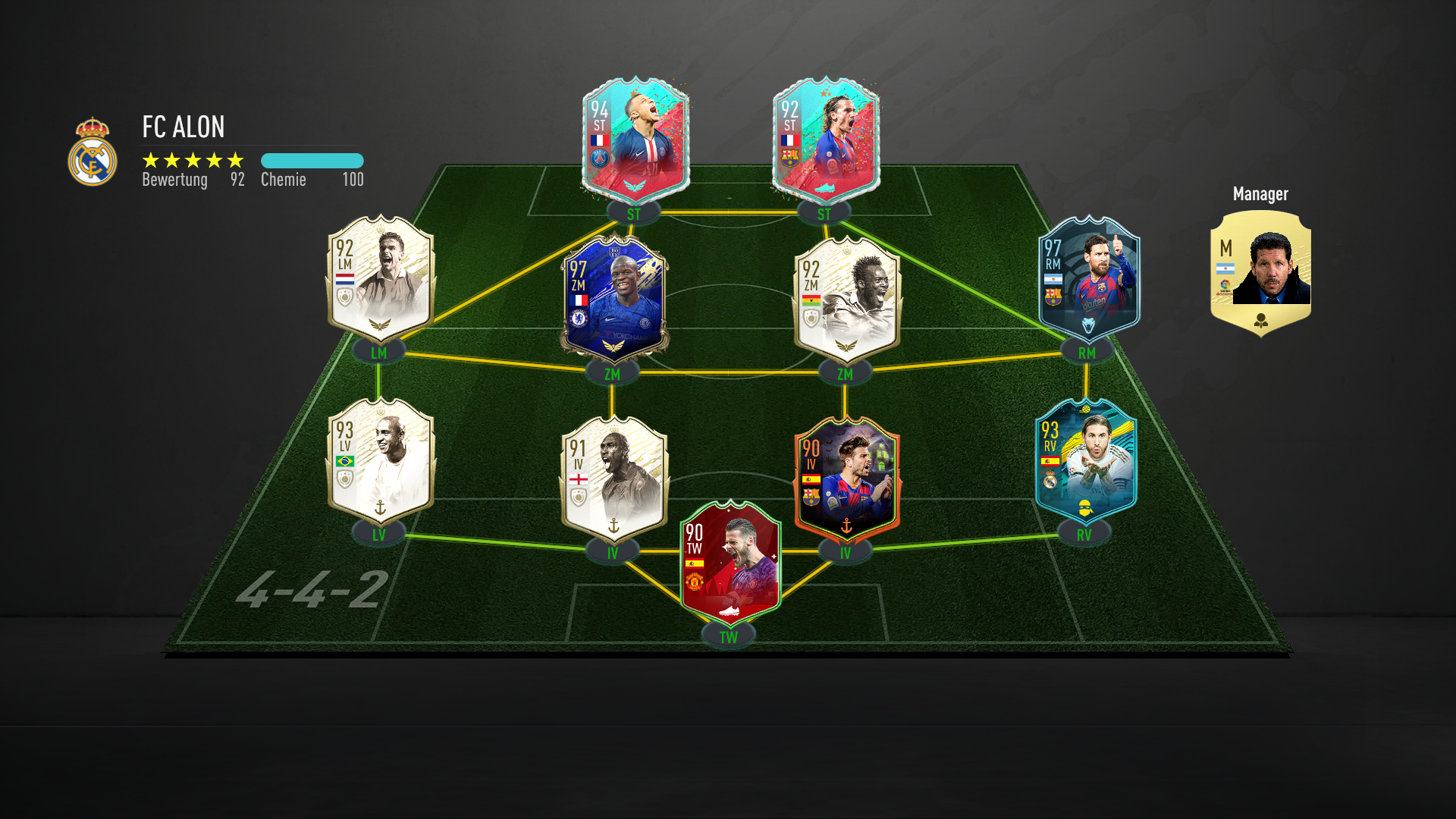Select the 90 IV Barcelona defender card
Image resolution: width=1456 pixels, height=819 pixels.
(x=847, y=479)
